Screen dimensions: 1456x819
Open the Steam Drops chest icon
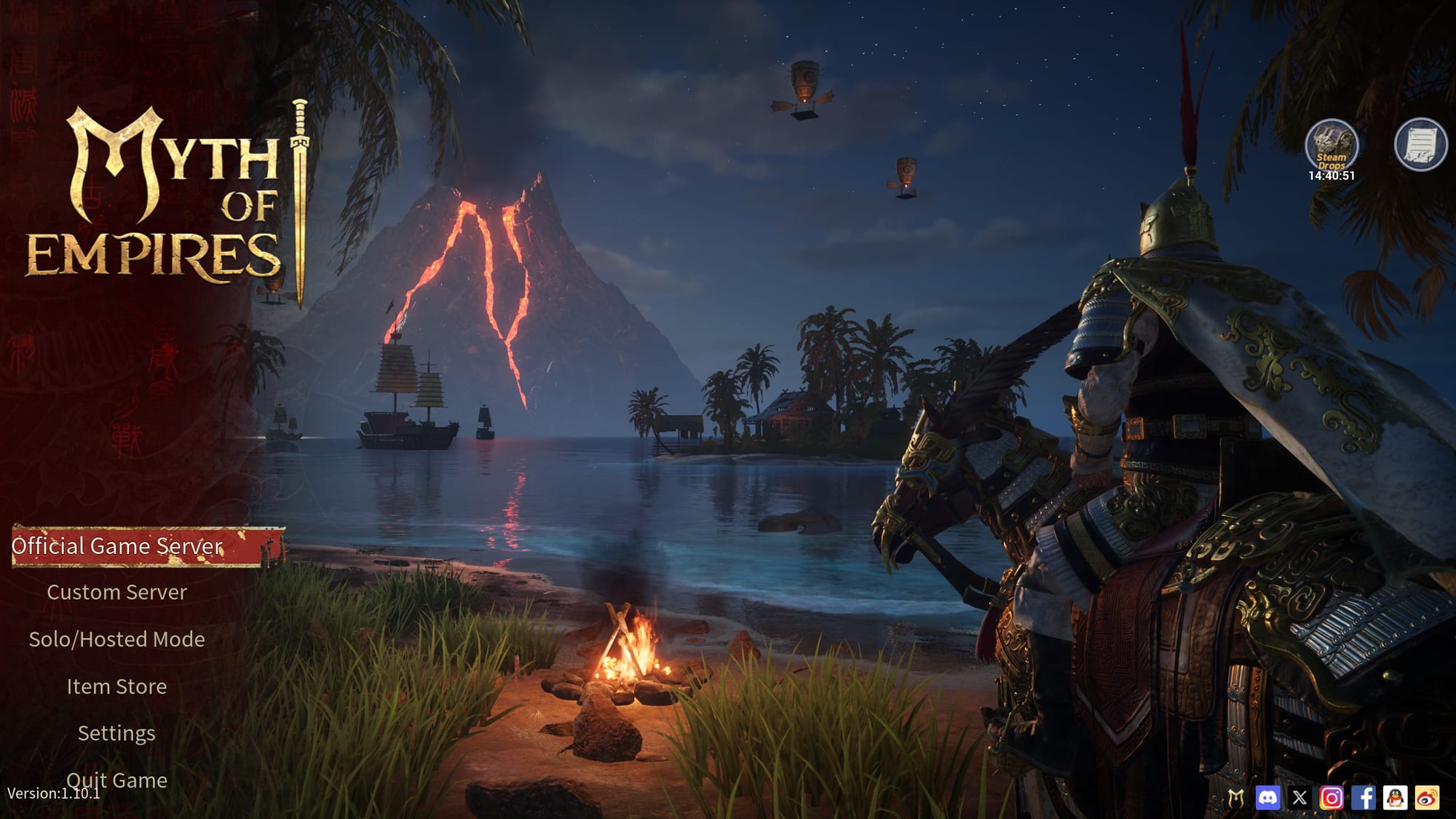click(1331, 145)
